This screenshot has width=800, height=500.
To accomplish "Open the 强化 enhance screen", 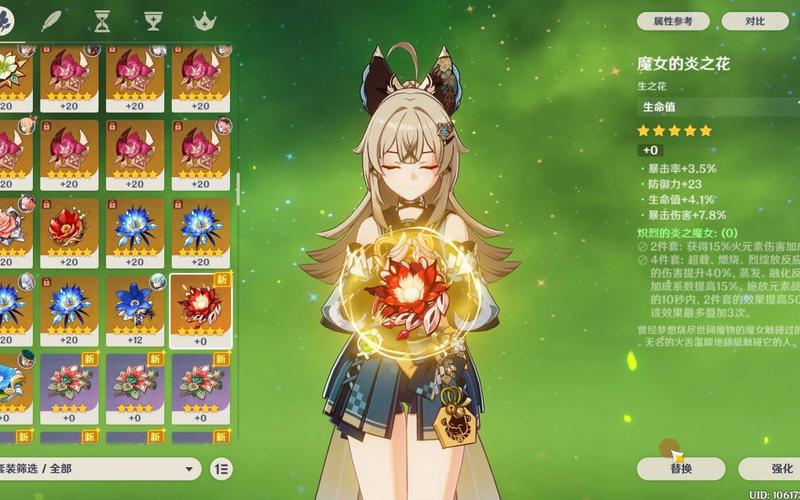I will (x=770, y=468).
